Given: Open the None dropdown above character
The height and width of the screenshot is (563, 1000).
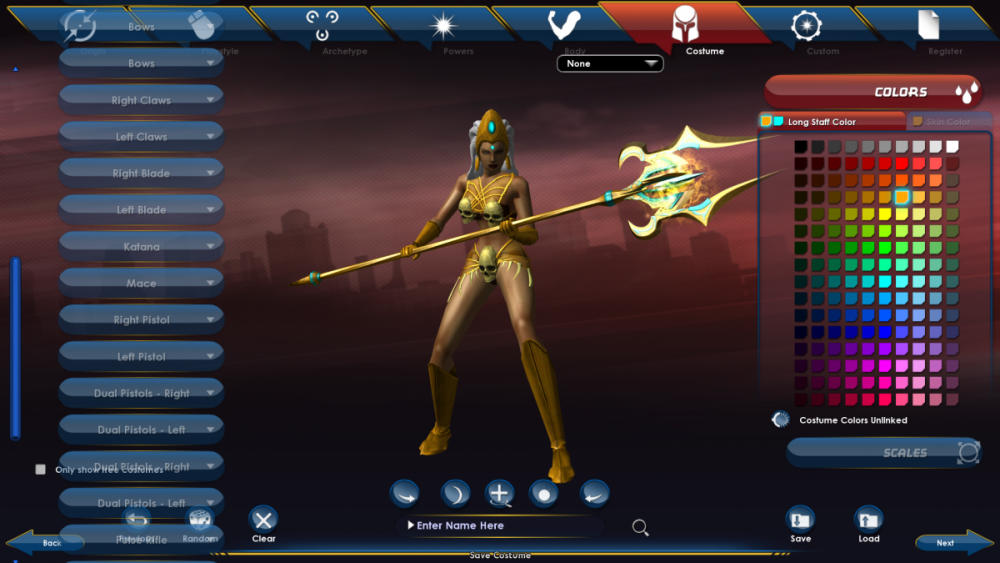Looking at the screenshot, I should (610, 64).
